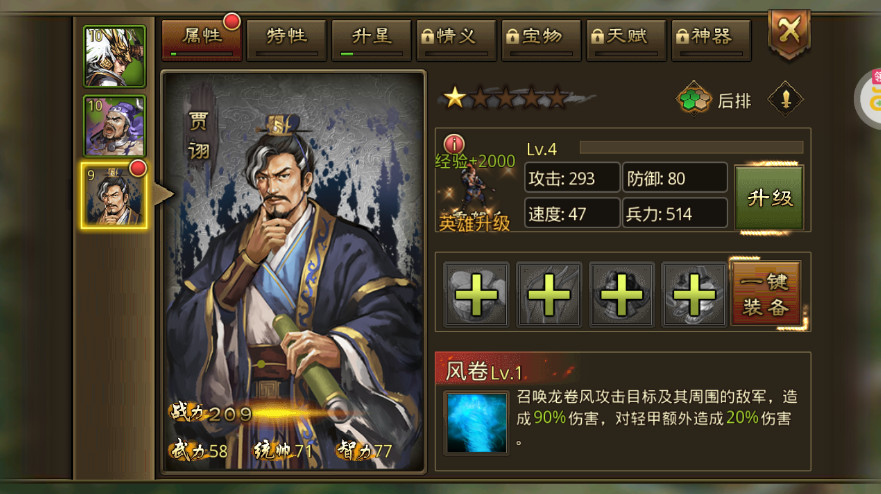This screenshot has width=881, height=494.
Task: Show the red info icon above 经验+2000
Action: click(x=454, y=144)
